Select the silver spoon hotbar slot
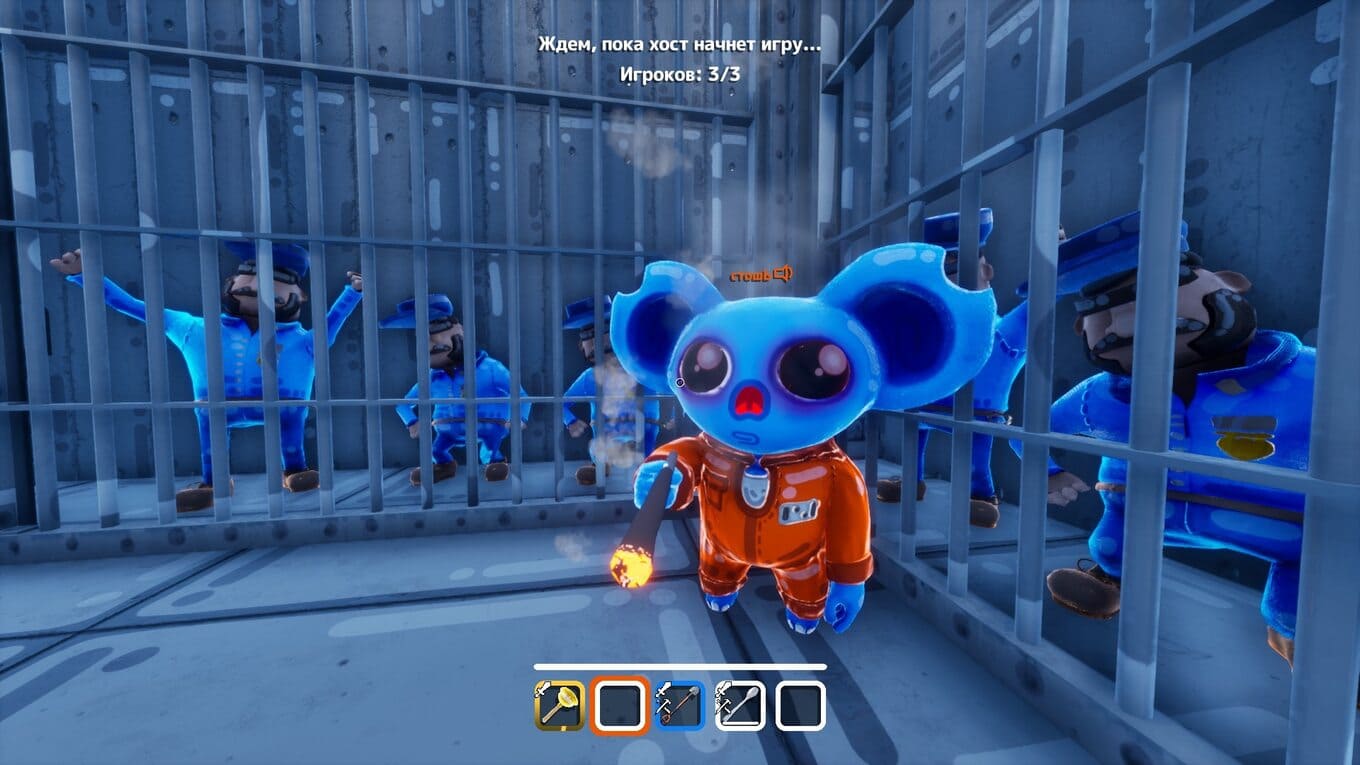 pos(740,706)
